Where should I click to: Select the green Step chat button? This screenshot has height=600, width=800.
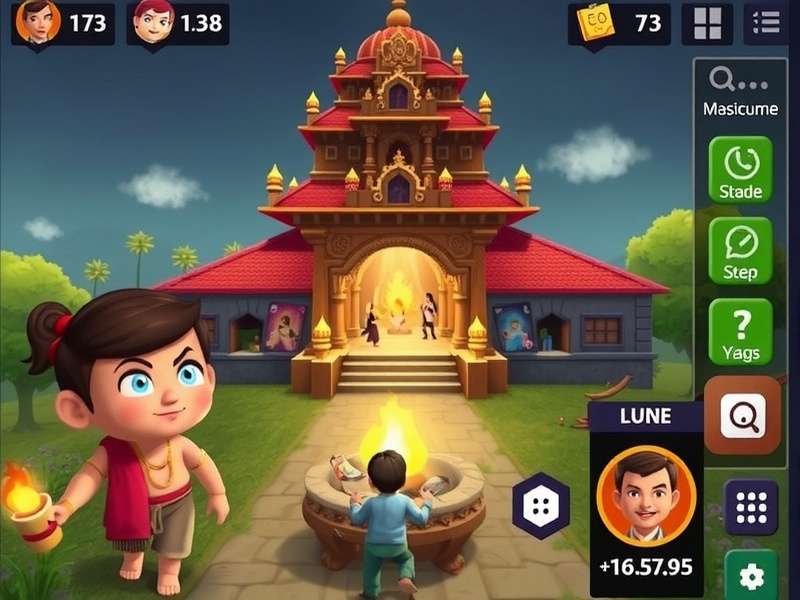740,251
